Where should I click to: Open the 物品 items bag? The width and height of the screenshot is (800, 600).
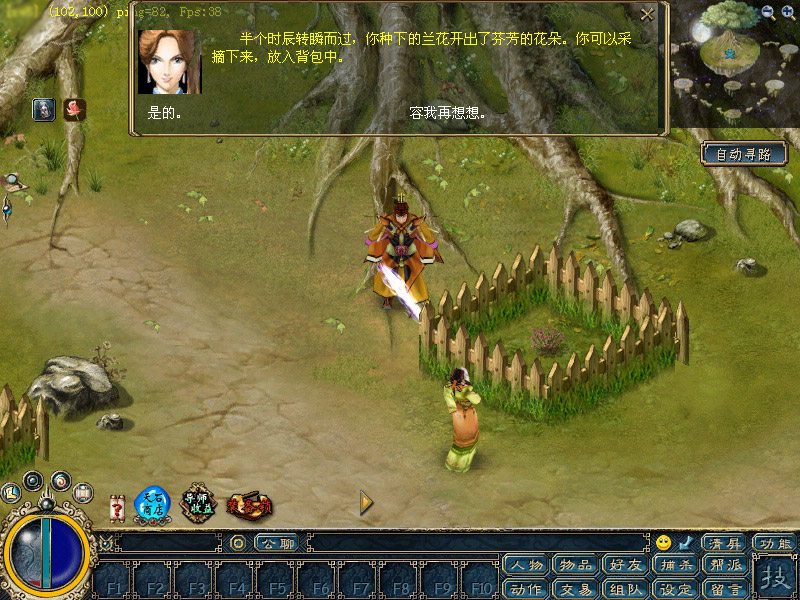tap(575, 566)
